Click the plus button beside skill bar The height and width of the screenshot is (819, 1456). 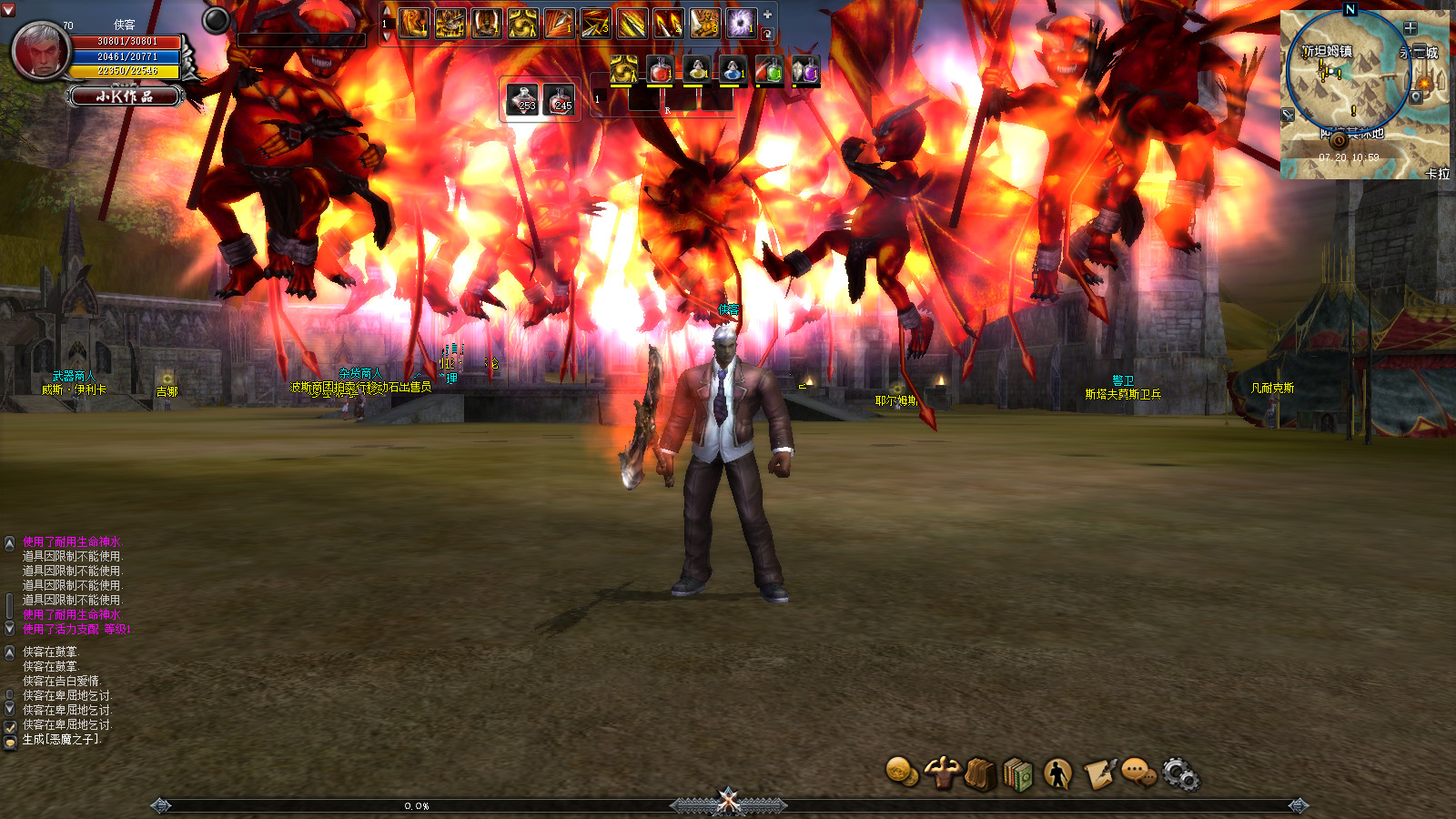pos(767,15)
